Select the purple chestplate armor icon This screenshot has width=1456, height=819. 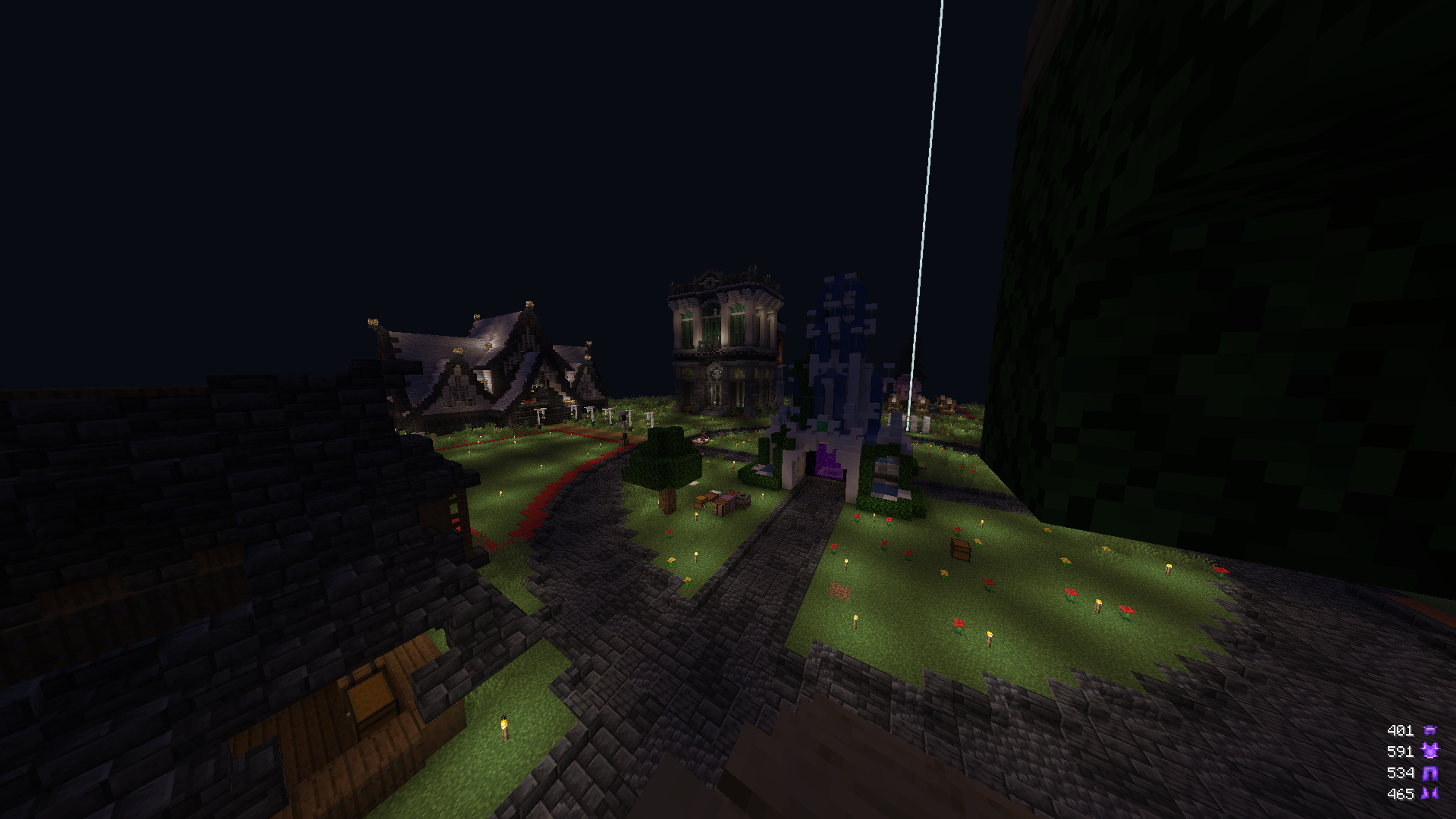(x=1430, y=751)
